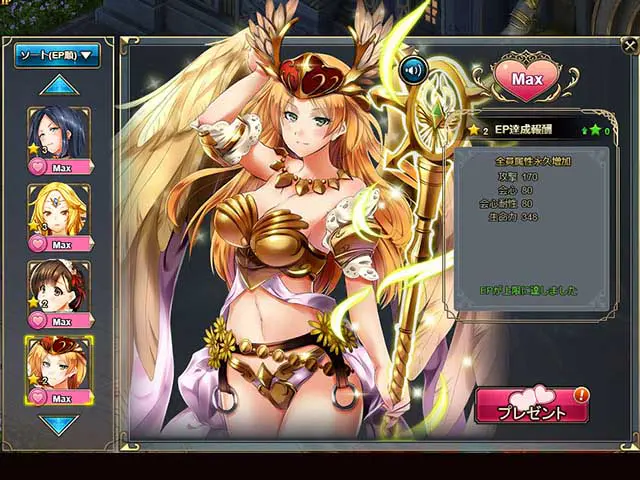Show later characters with the down arrow
Image resolution: width=640 pixels, height=480 pixels.
59,424
